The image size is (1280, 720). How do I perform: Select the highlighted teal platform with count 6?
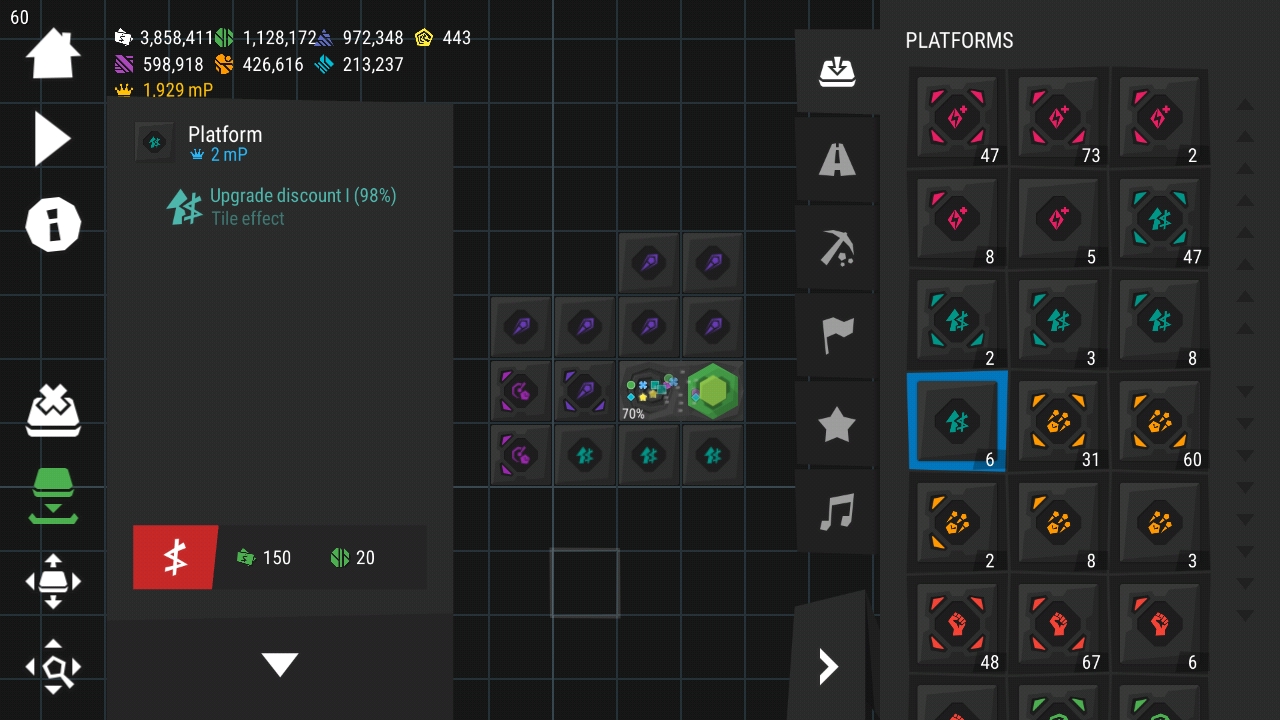point(957,422)
